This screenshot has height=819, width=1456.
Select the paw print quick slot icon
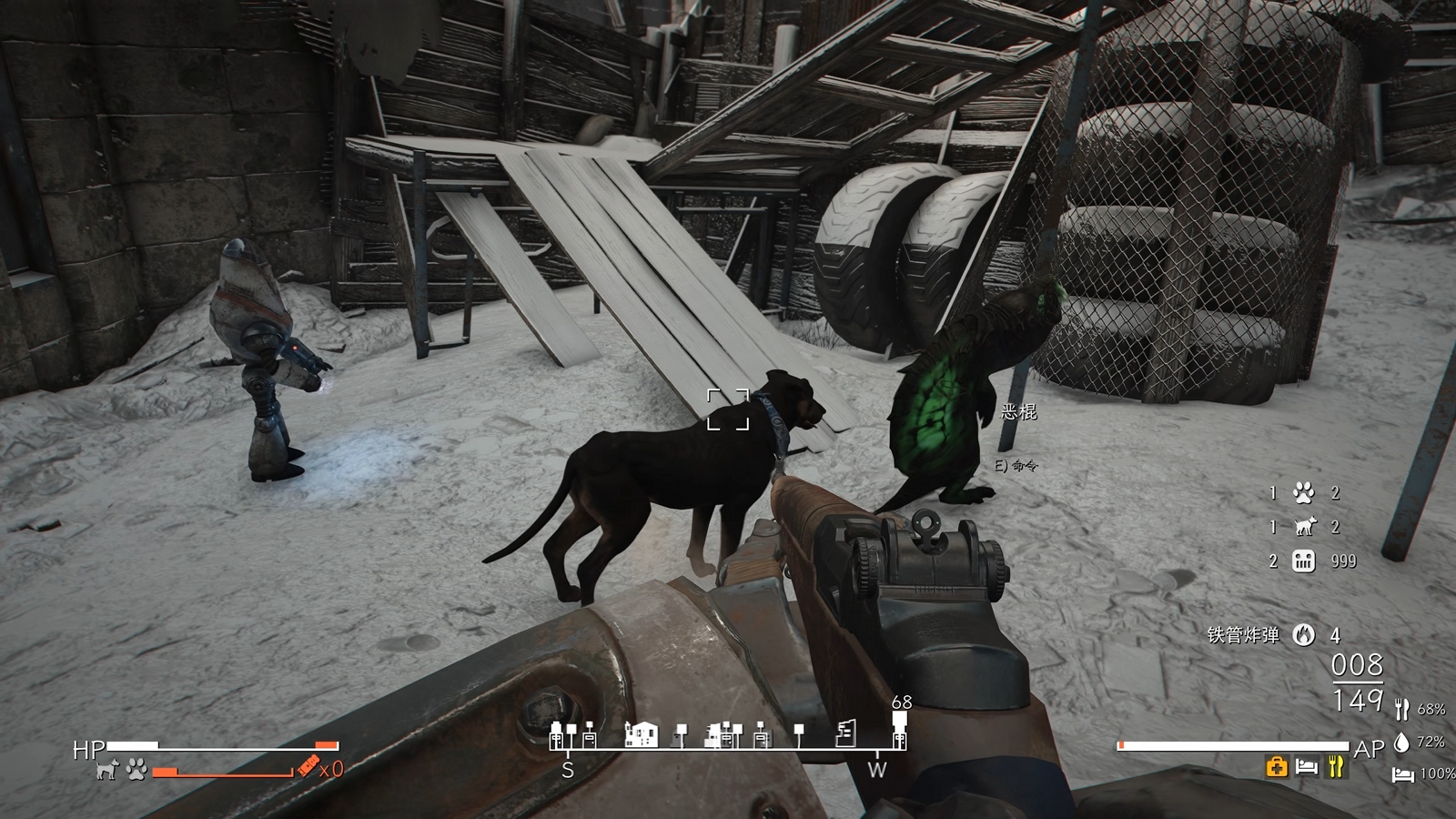point(1303,493)
